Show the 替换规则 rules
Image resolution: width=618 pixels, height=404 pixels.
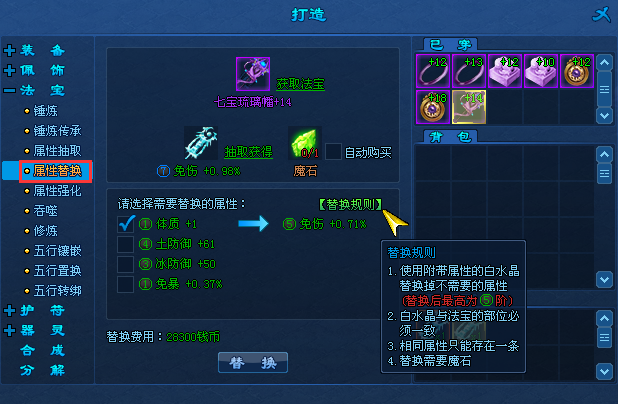[x=349, y=204]
